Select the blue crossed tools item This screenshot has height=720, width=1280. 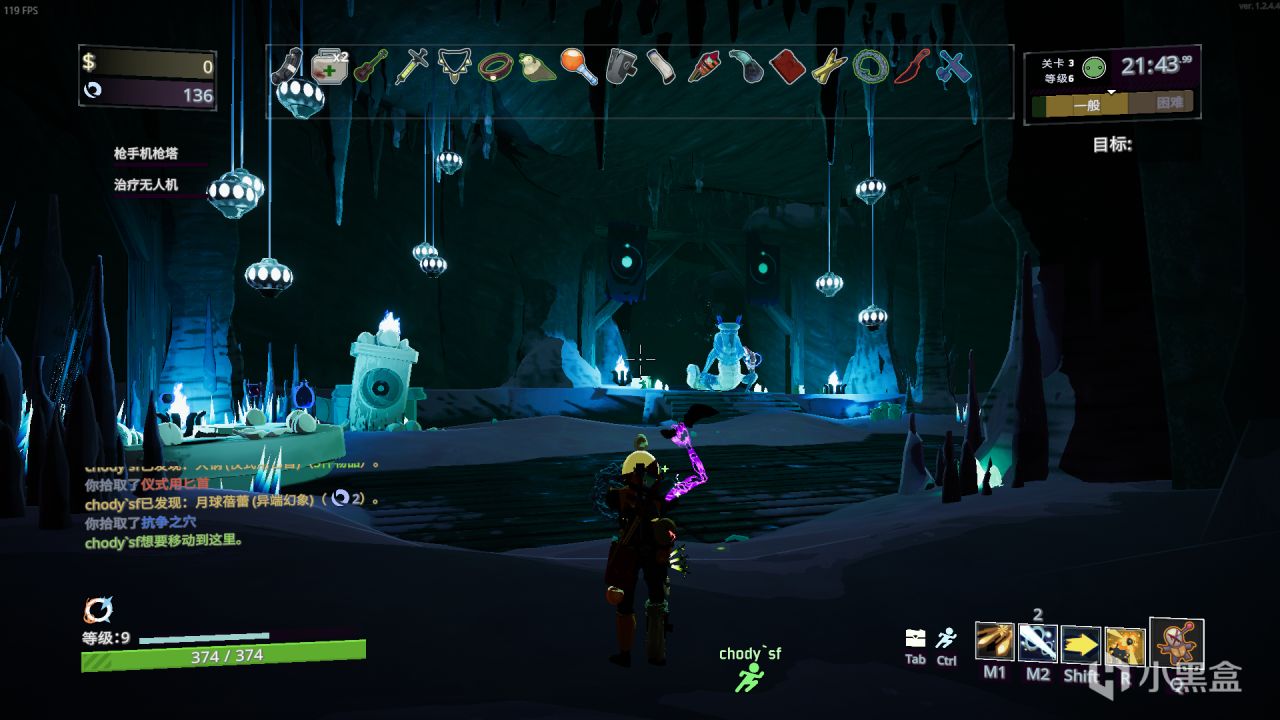954,67
